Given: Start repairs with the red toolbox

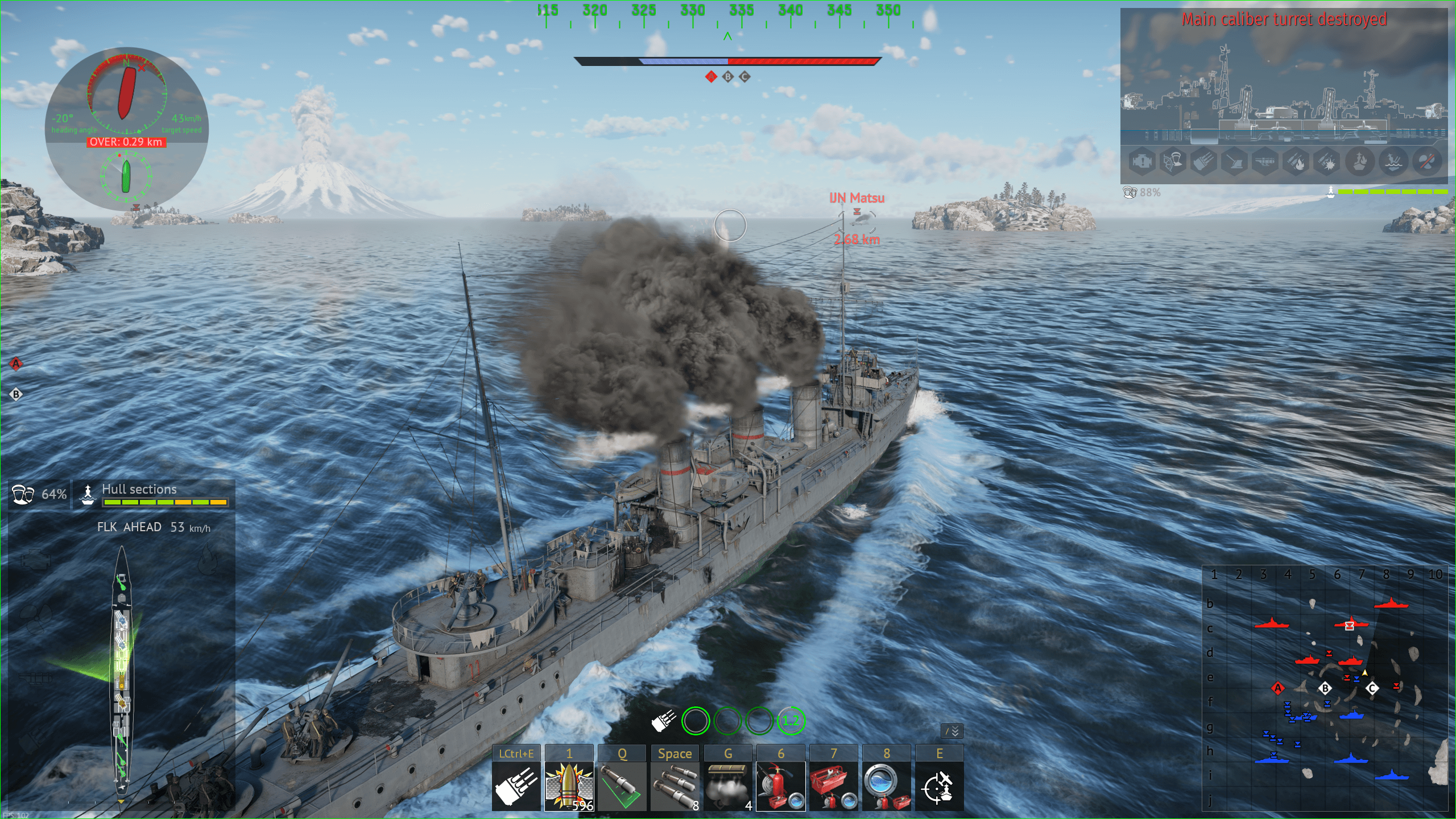Looking at the screenshot, I should coord(833,786).
